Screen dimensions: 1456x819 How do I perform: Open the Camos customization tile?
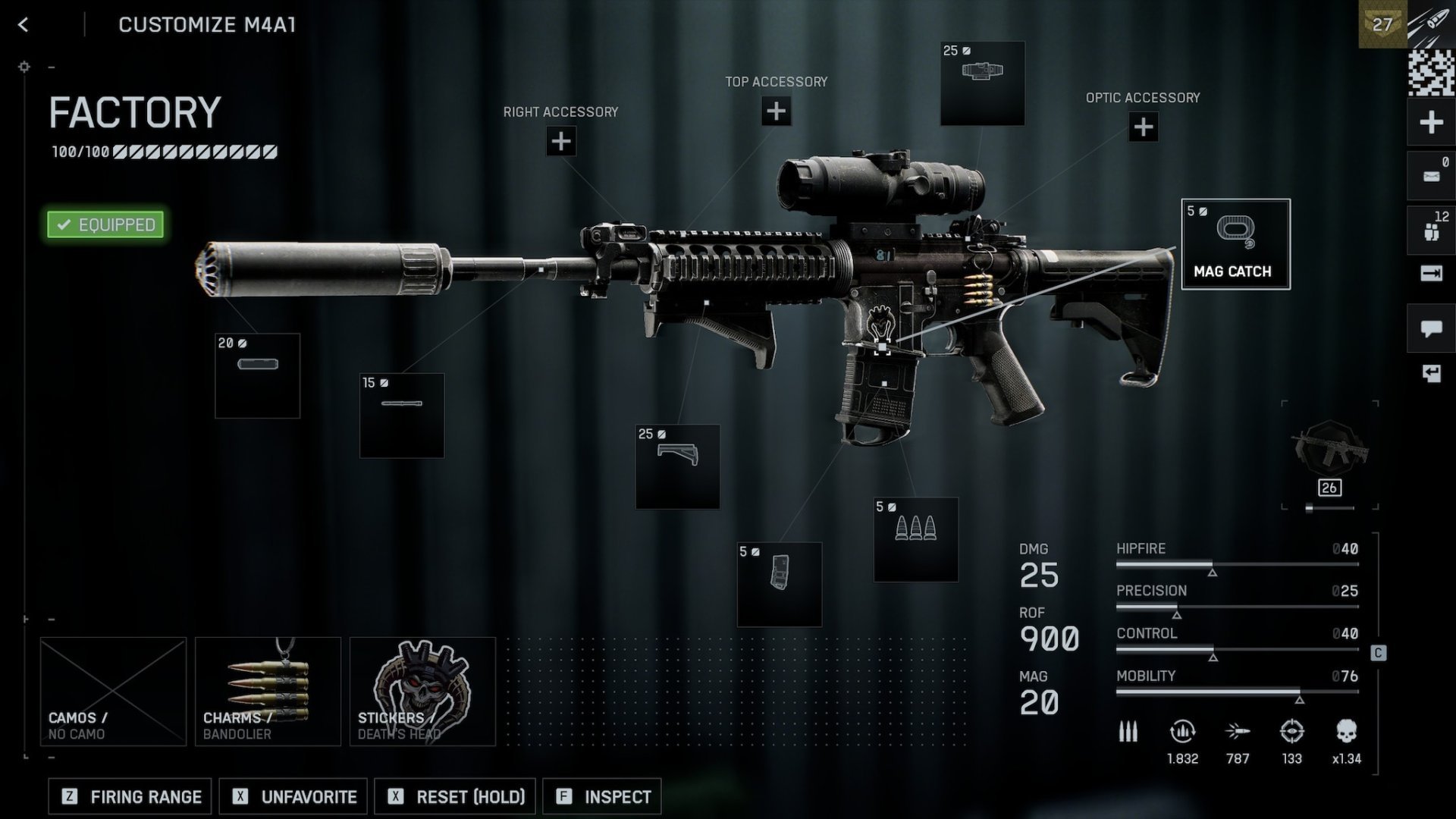[113, 691]
